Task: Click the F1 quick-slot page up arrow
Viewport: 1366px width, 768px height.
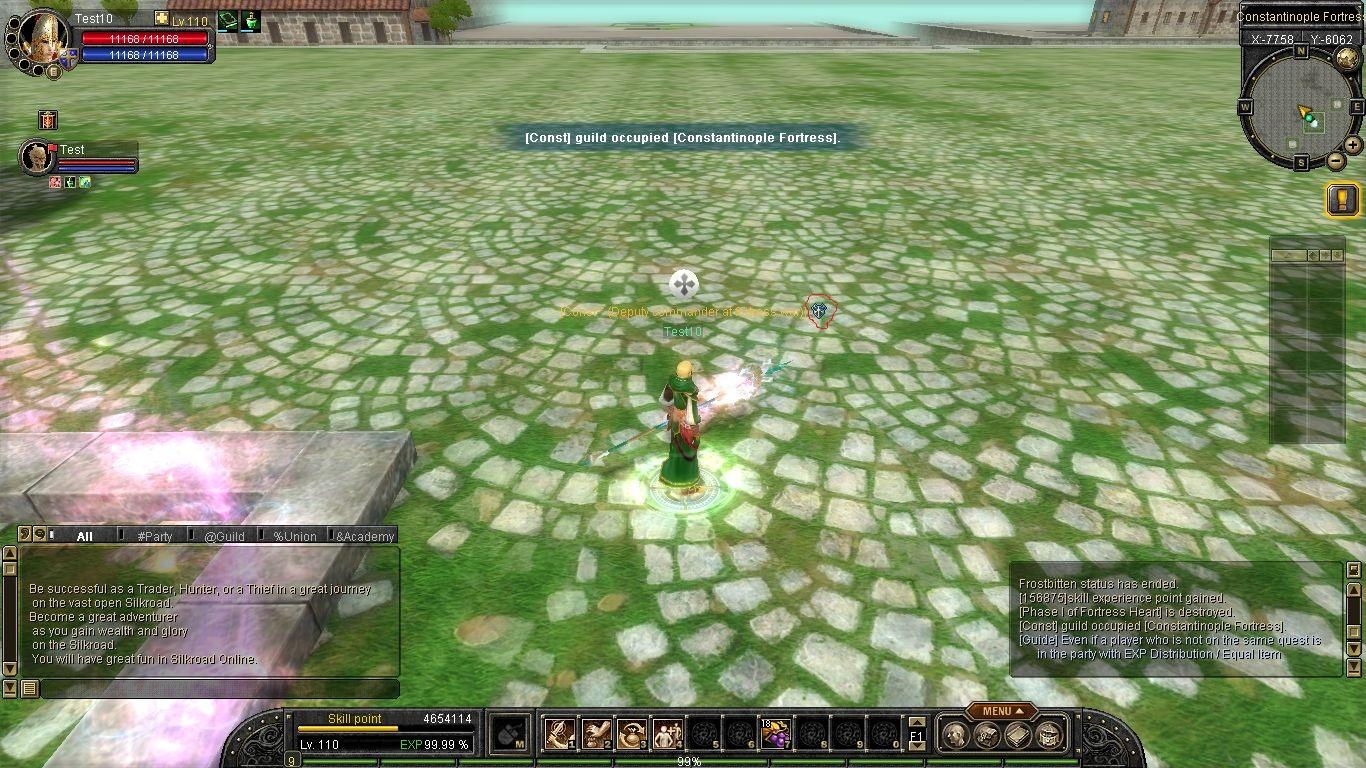Action: point(916,723)
